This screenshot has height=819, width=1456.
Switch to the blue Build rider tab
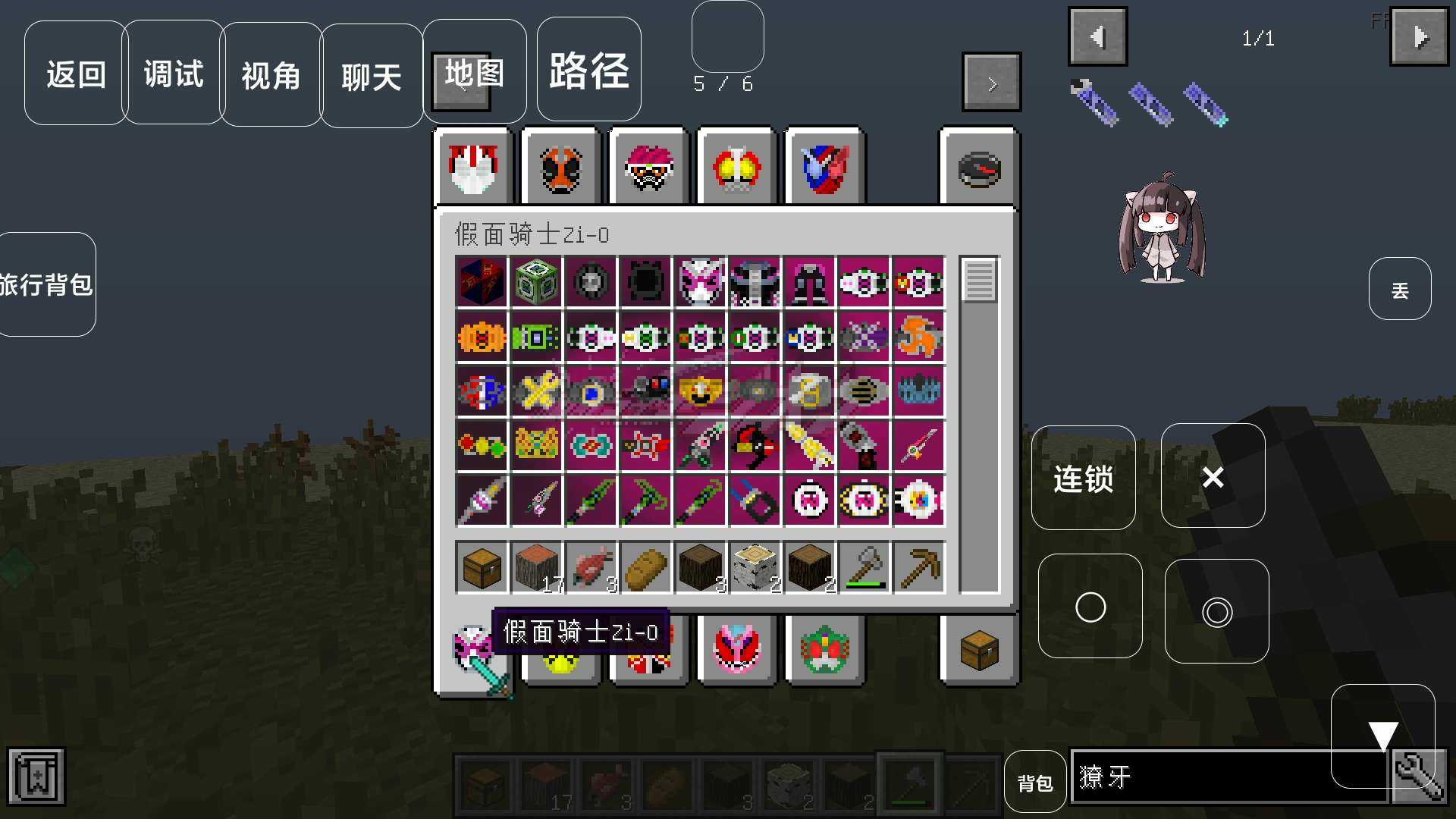click(x=824, y=168)
